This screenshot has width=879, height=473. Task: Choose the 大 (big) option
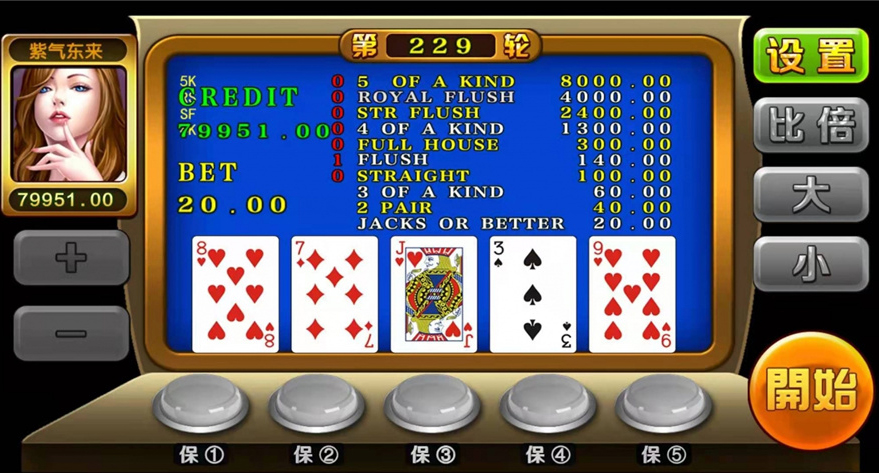point(810,194)
